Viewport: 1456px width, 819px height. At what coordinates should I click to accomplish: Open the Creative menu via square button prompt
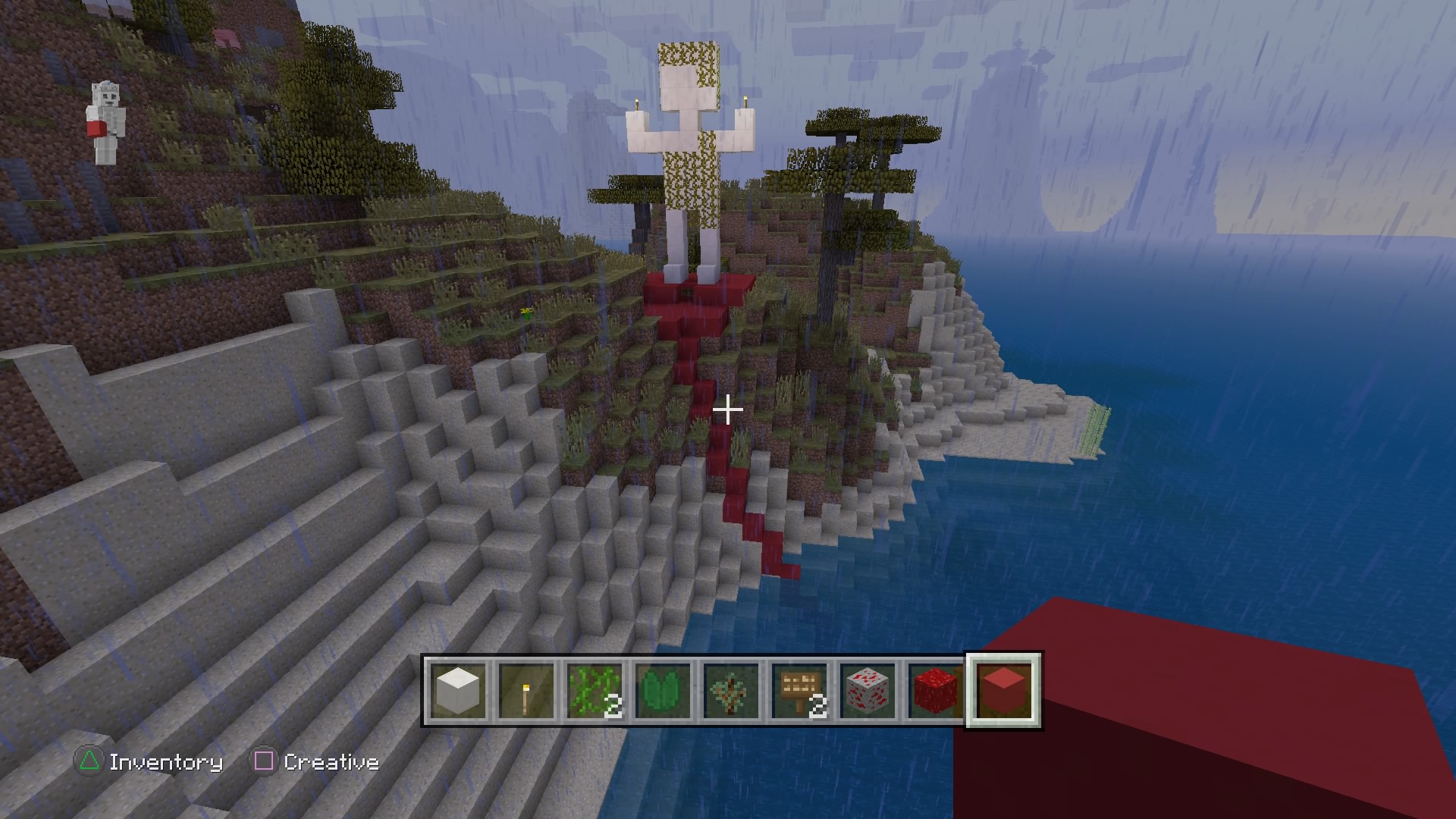click(331, 762)
